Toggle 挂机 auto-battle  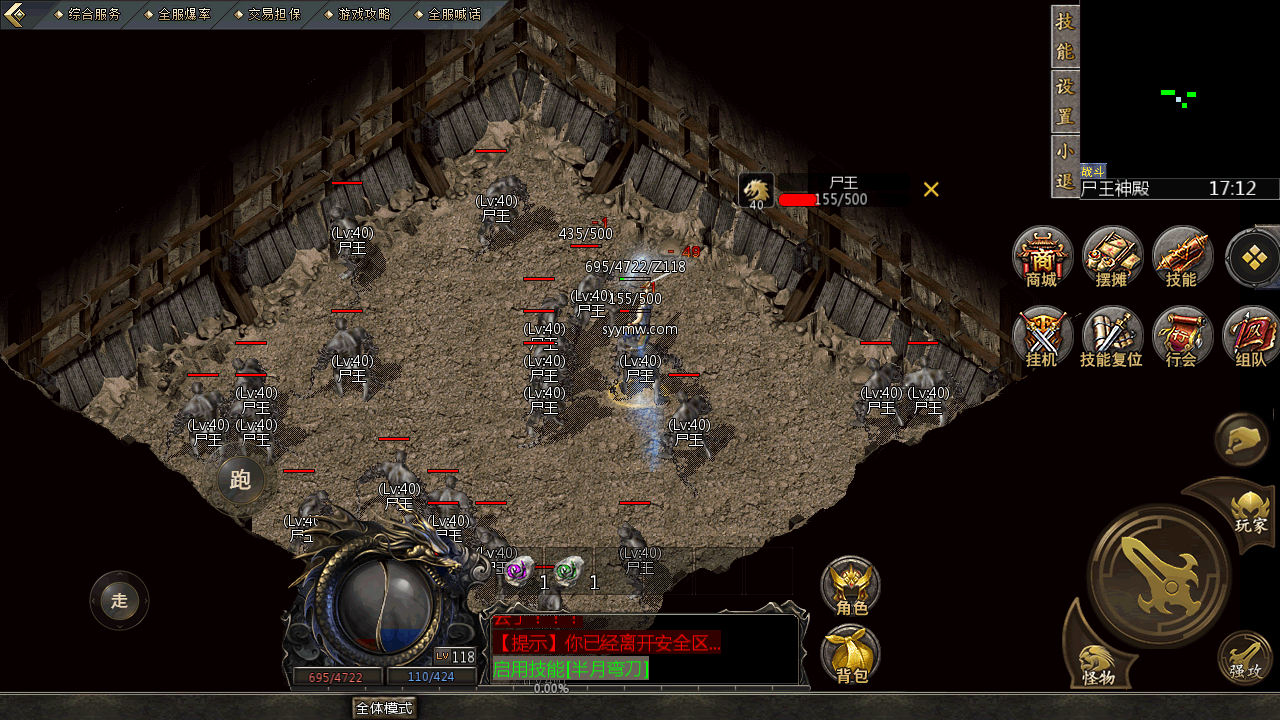pyautogui.click(x=1042, y=336)
